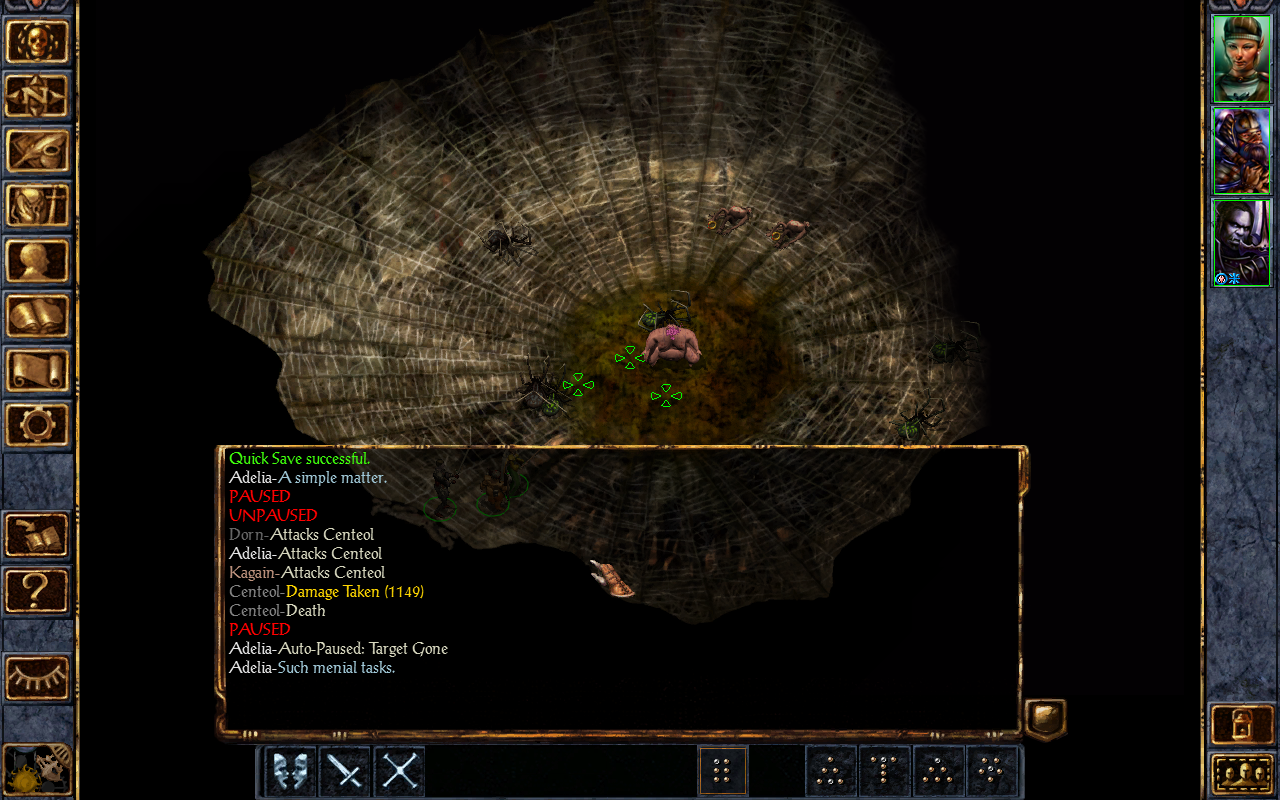1280x800 pixels.
Task: Pick the T-shaped party formation
Action: 885,772
